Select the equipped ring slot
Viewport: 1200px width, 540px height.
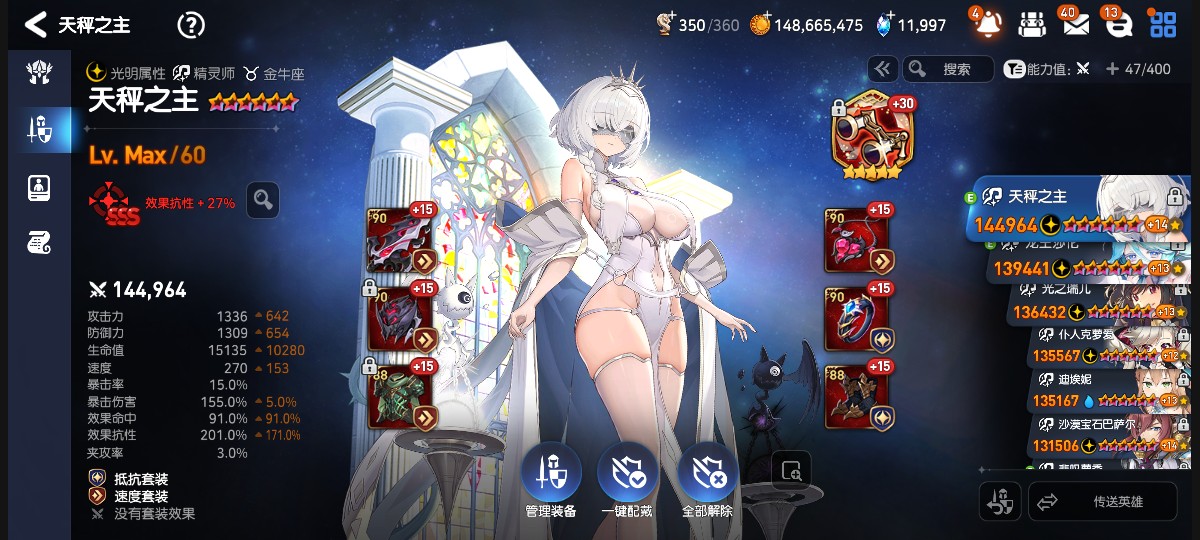(x=857, y=319)
